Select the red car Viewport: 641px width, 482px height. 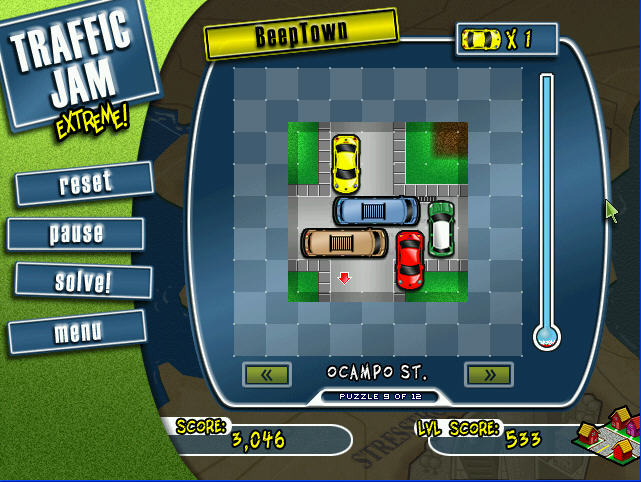coord(410,259)
